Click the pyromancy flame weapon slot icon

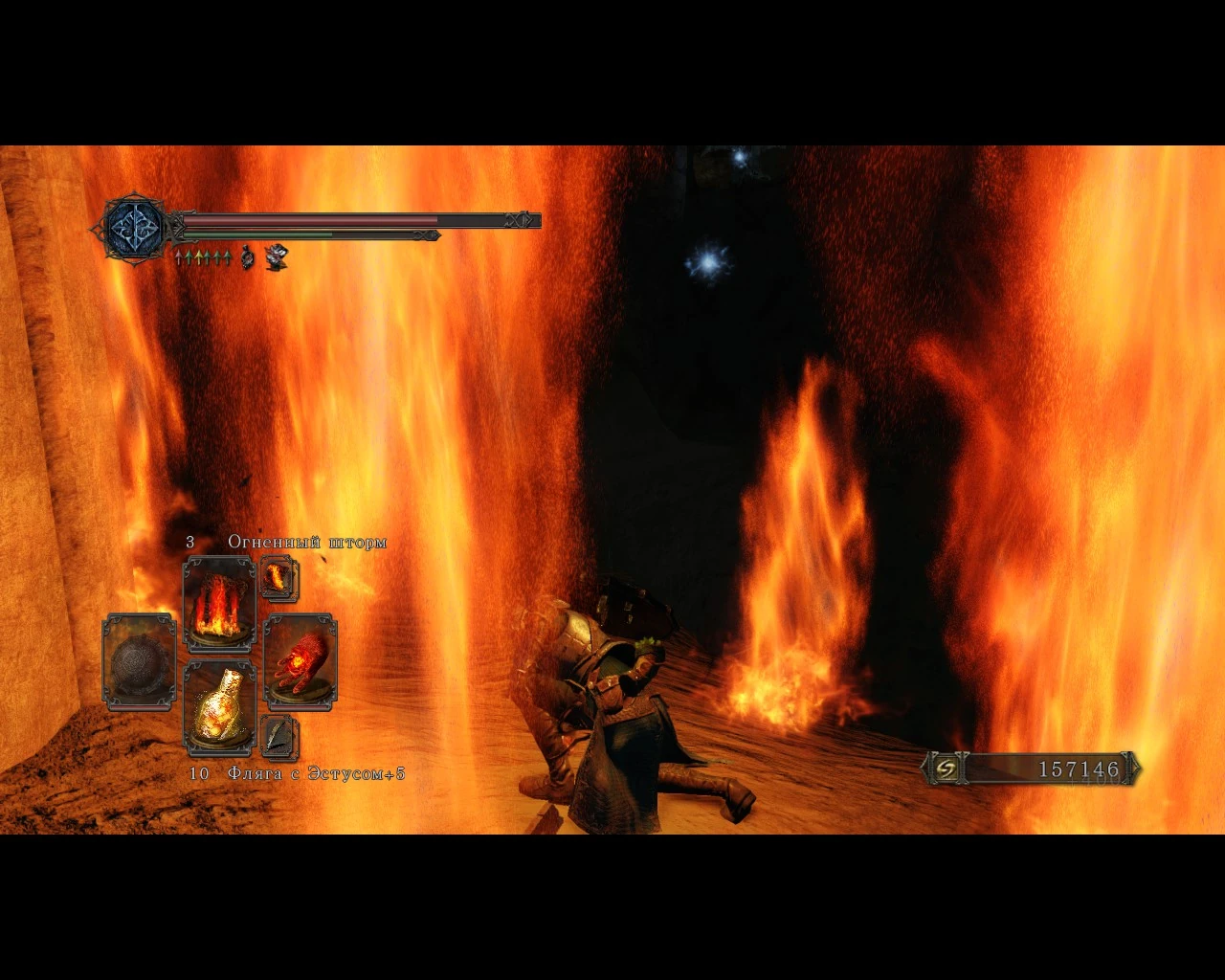tap(301, 662)
